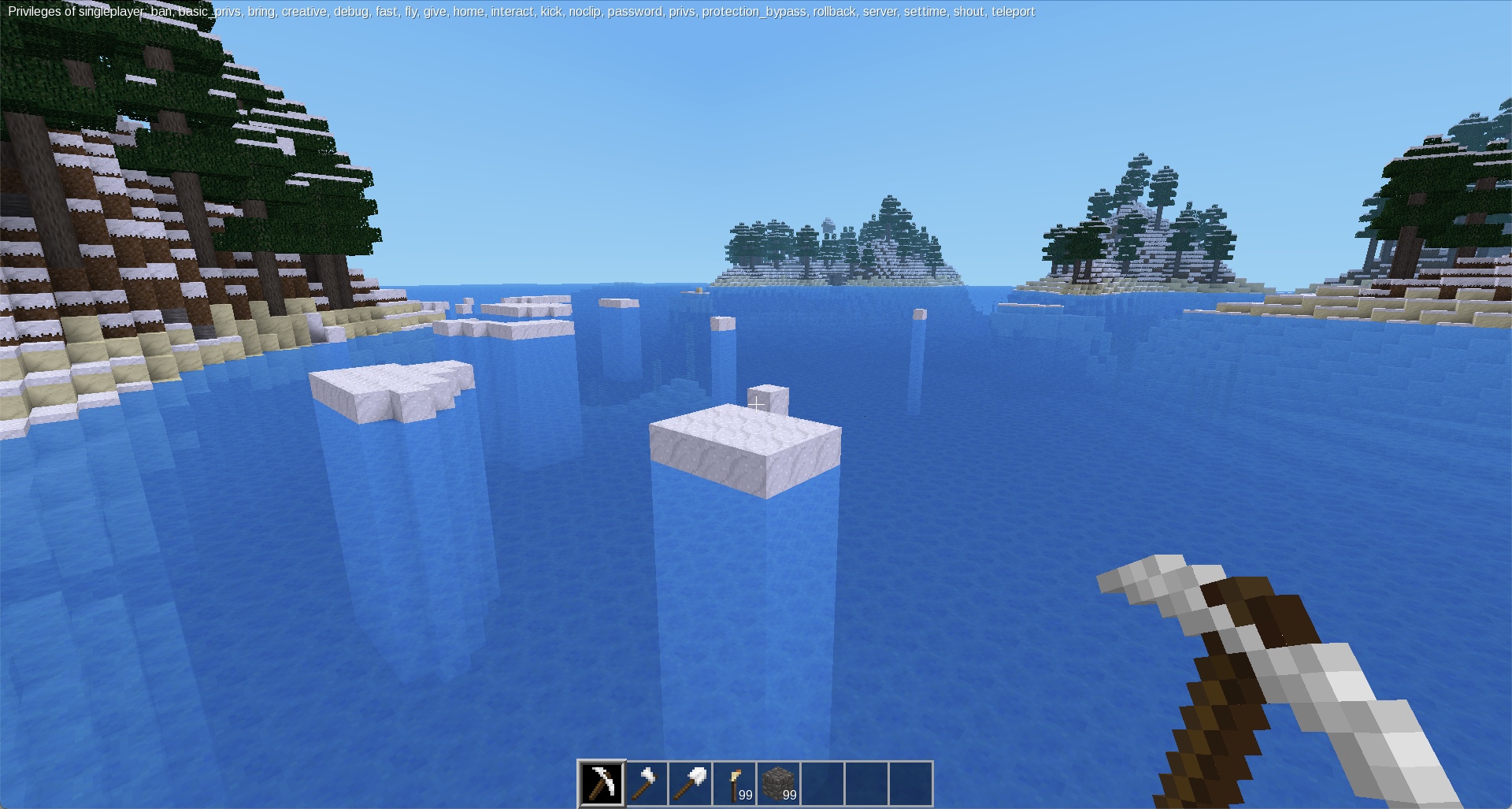This screenshot has height=809, width=1512.
Task: Select the shovel hotbar slot
Action: point(690,783)
